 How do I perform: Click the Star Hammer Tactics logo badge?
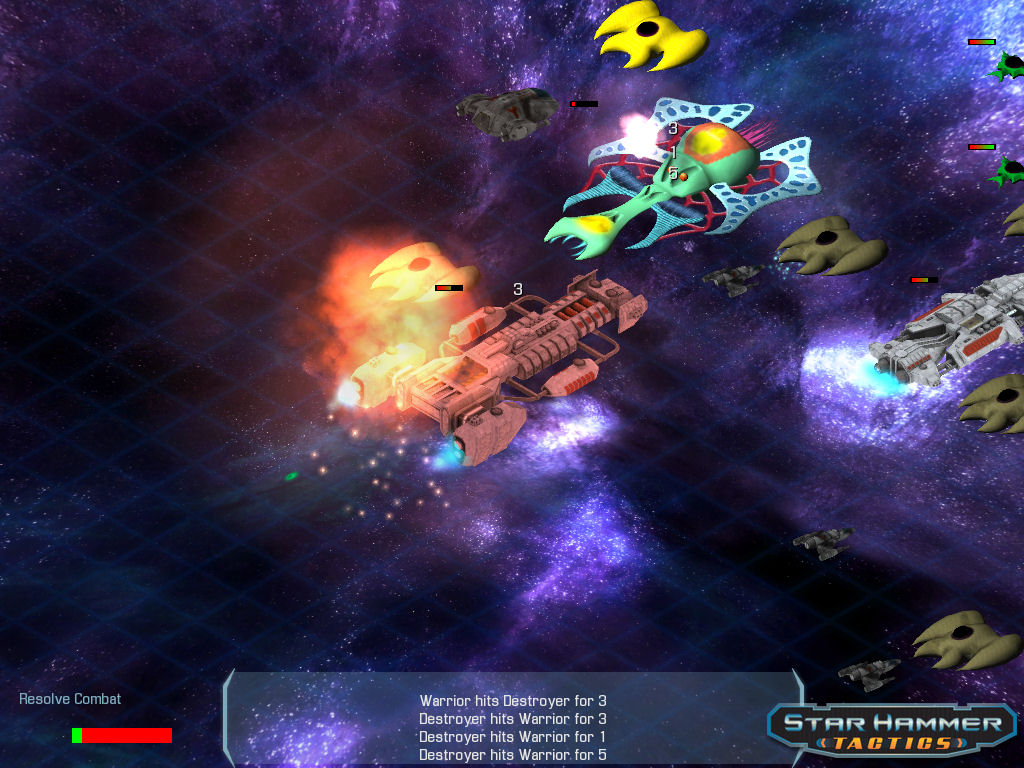coord(892,731)
